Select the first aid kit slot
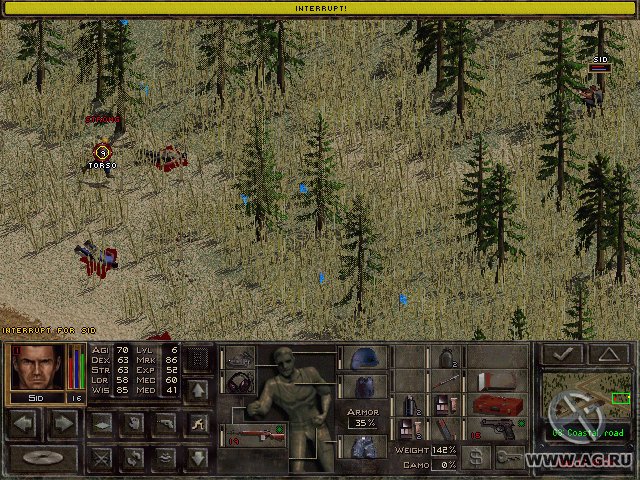 tap(497, 381)
